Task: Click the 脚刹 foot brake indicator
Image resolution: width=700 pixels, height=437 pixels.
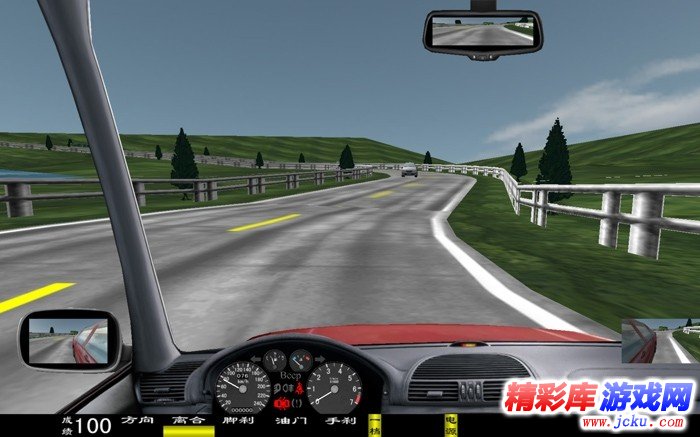Action: coord(239,422)
